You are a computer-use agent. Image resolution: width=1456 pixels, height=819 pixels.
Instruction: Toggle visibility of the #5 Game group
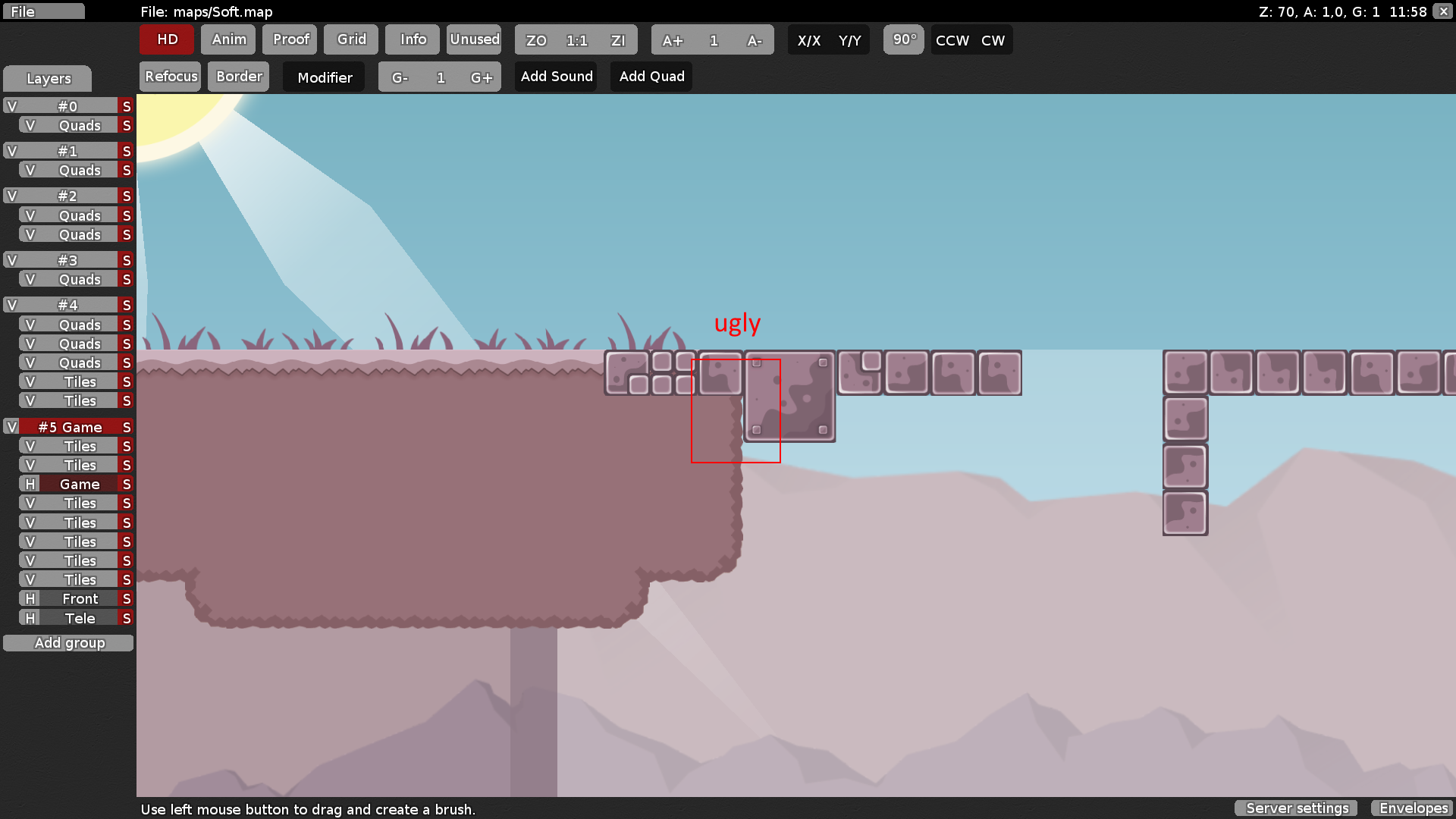click(11, 426)
